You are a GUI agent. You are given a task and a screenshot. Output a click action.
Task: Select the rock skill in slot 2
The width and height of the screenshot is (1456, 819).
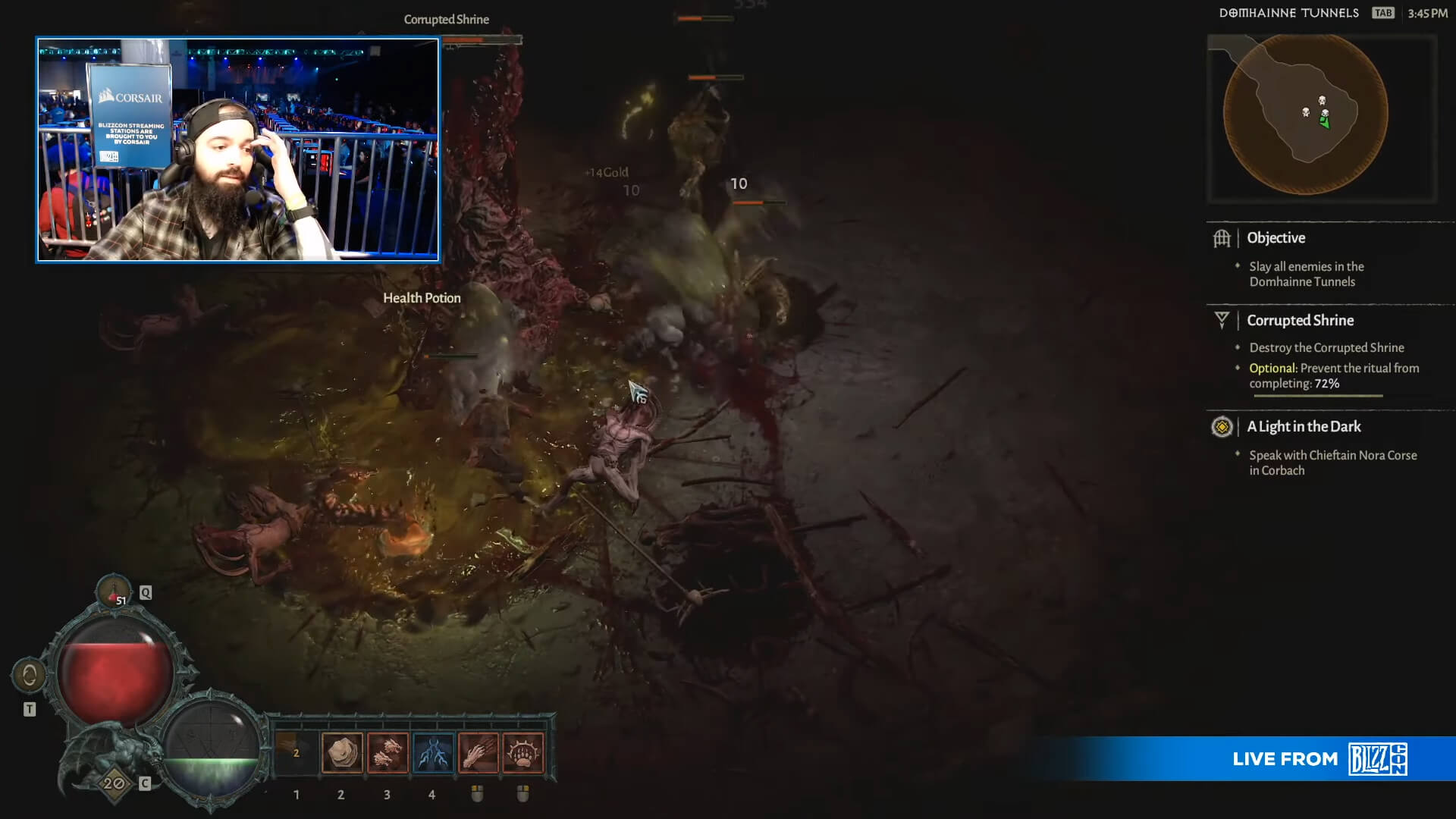tap(341, 752)
